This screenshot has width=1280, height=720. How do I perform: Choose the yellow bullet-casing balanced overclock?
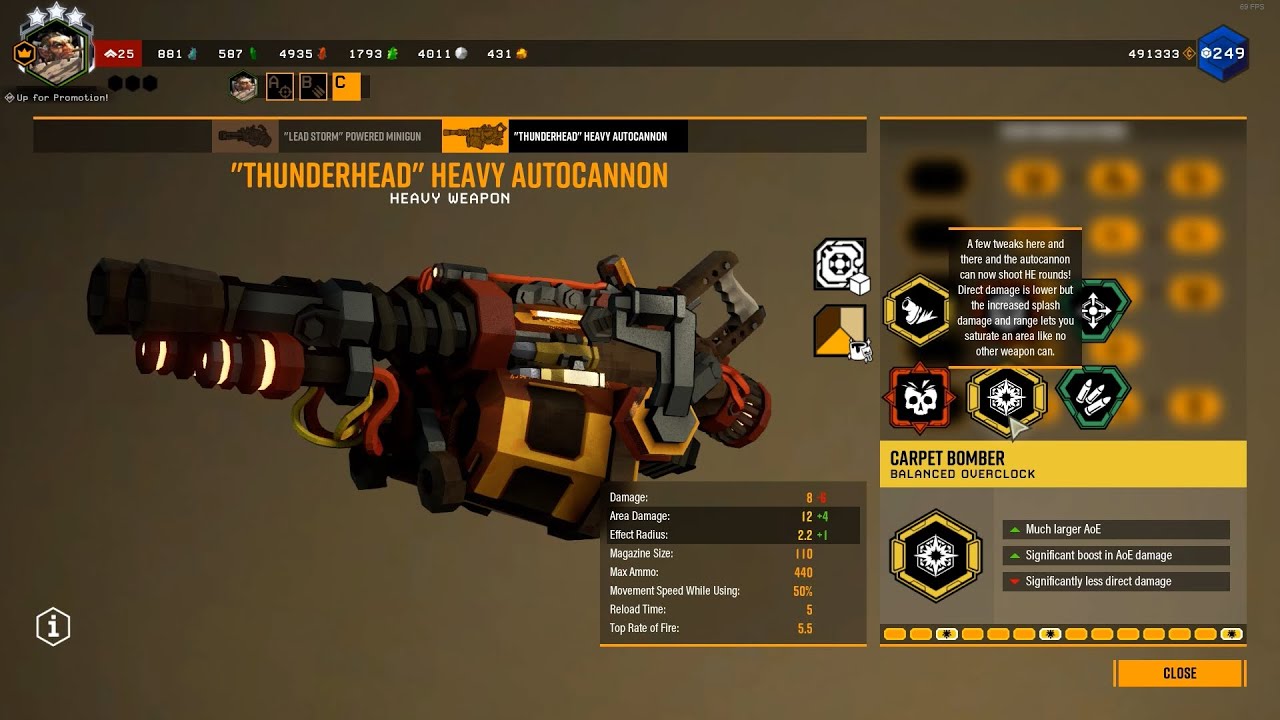click(x=917, y=311)
